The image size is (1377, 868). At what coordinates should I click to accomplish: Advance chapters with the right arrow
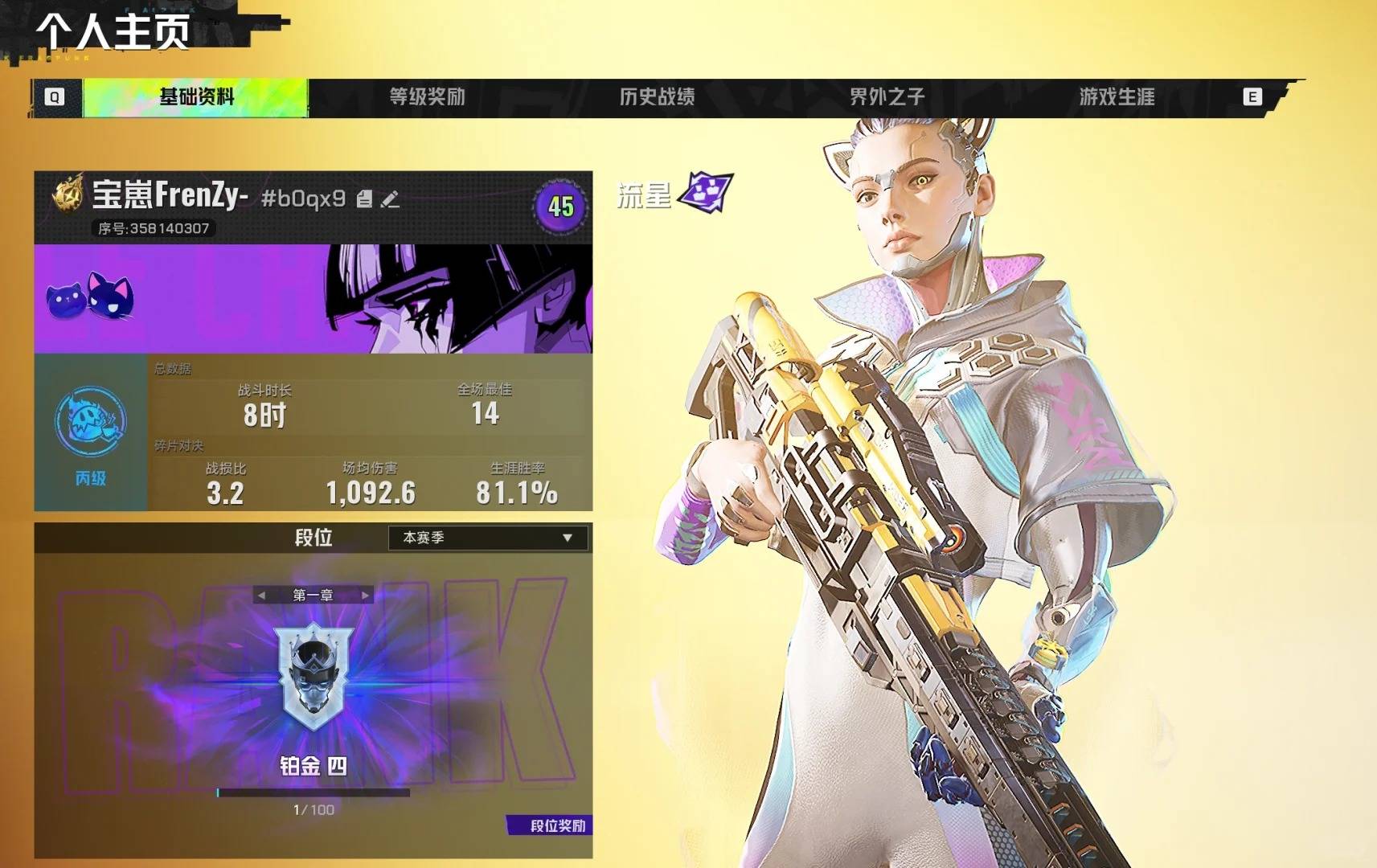tap(365, 596)
